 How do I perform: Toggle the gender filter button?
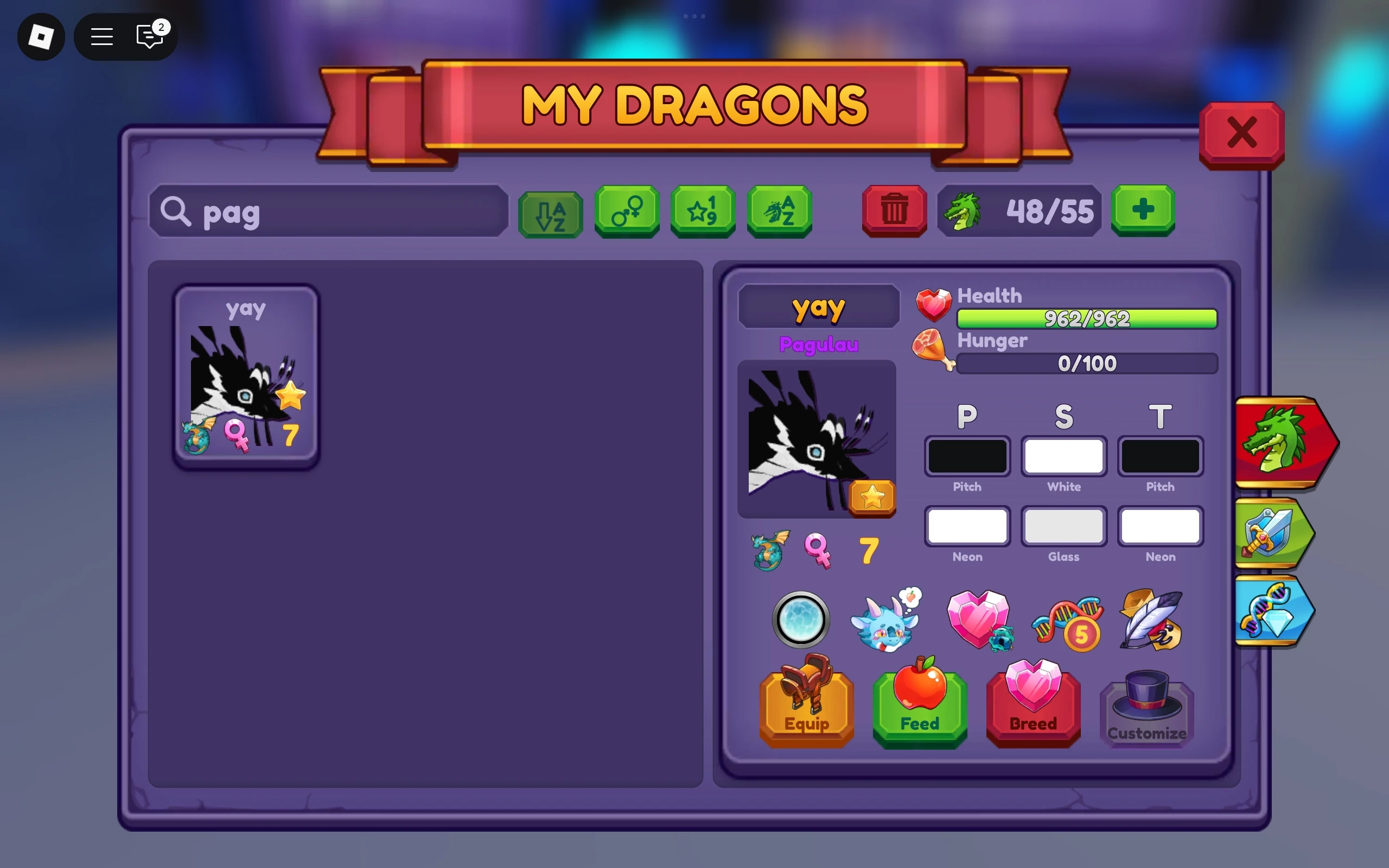pyautogui.click(x=626, y=211)
